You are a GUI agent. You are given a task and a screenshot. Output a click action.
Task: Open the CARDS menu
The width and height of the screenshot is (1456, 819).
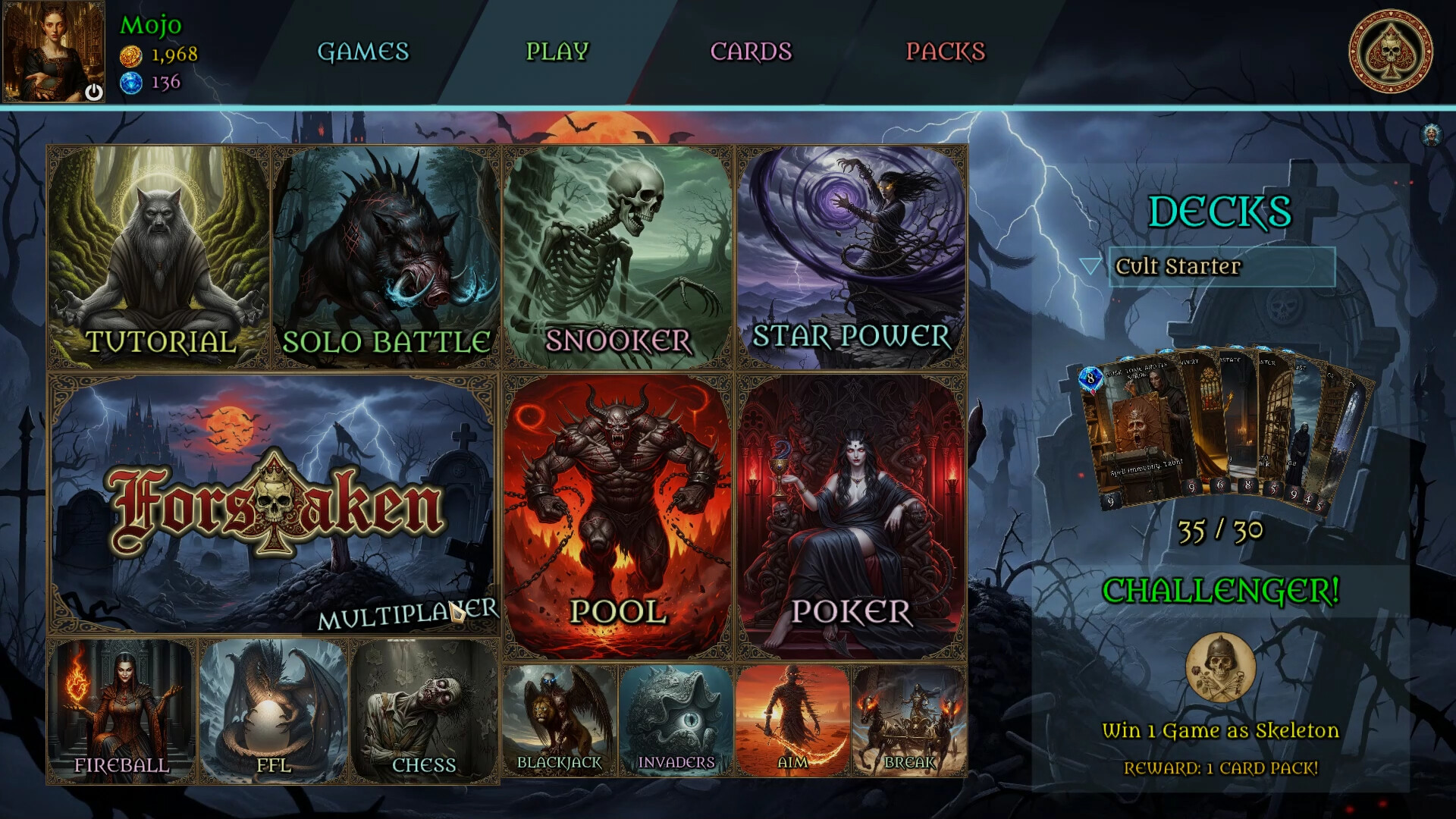pyautogui.click(x=751, y=53)
